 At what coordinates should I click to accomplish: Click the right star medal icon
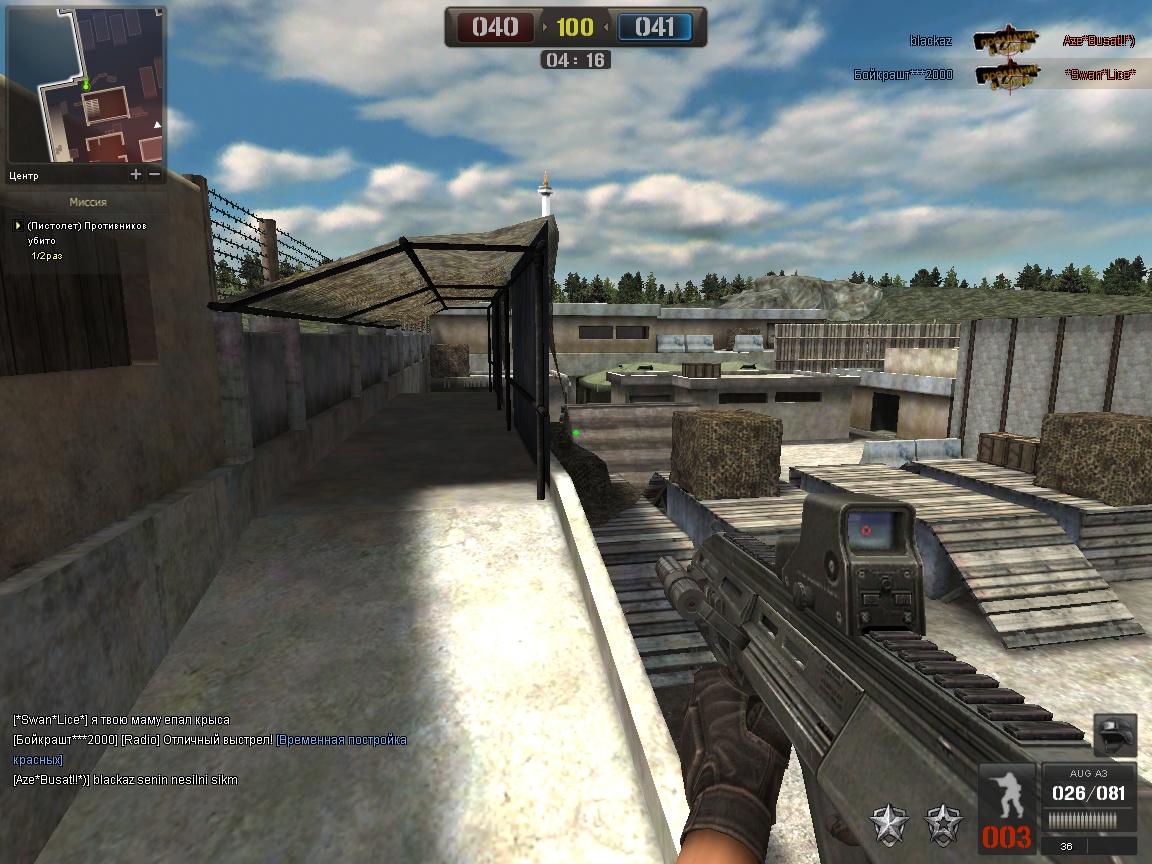point(943,824)
